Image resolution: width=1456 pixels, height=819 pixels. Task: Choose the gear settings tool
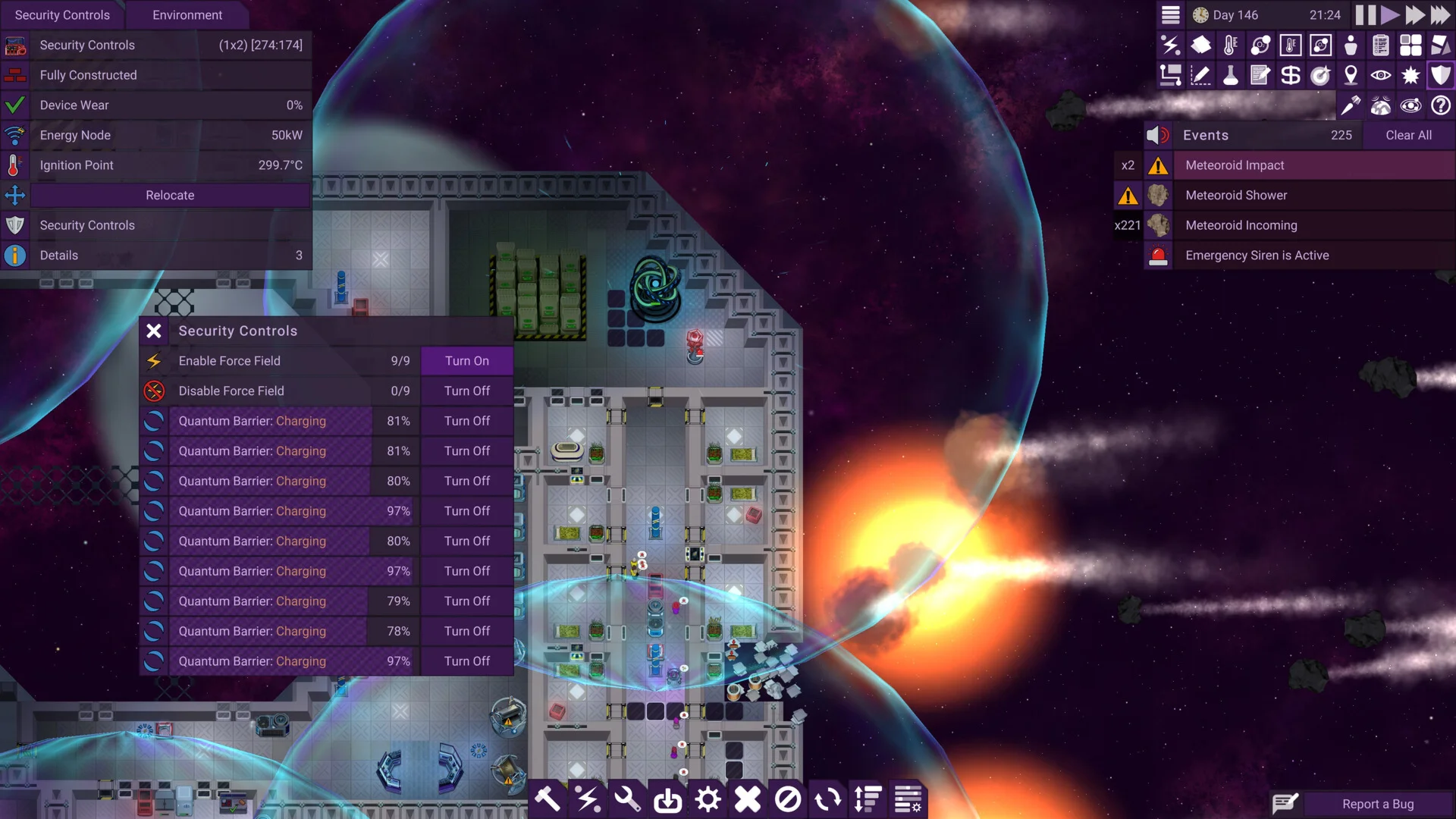point(708,799)
